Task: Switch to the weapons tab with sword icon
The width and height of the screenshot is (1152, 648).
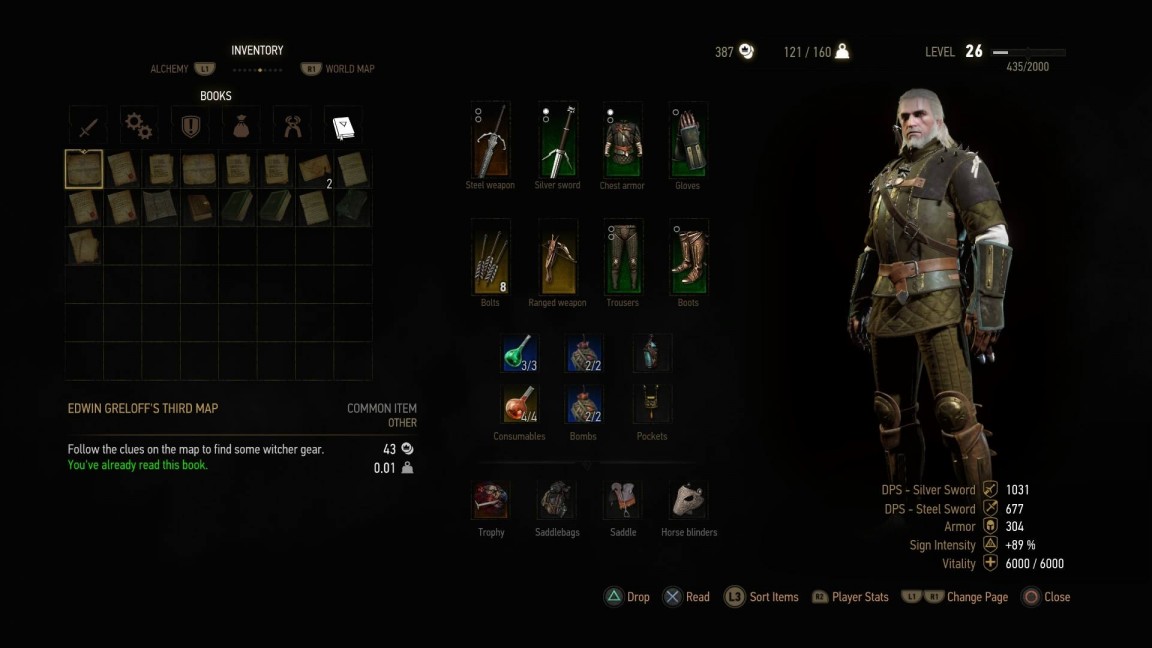Action: click(x=88, y=127)
